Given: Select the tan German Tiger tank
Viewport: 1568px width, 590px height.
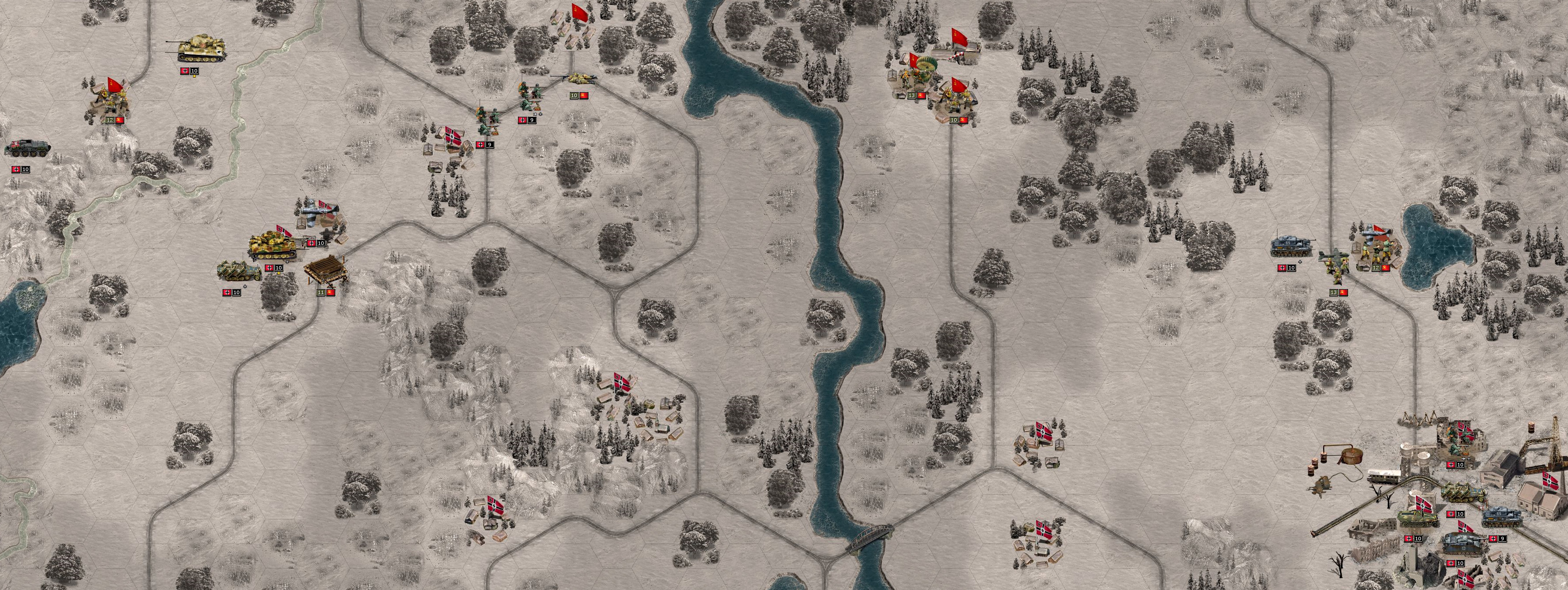Looking at the screenshot, I should pos(201,49).
